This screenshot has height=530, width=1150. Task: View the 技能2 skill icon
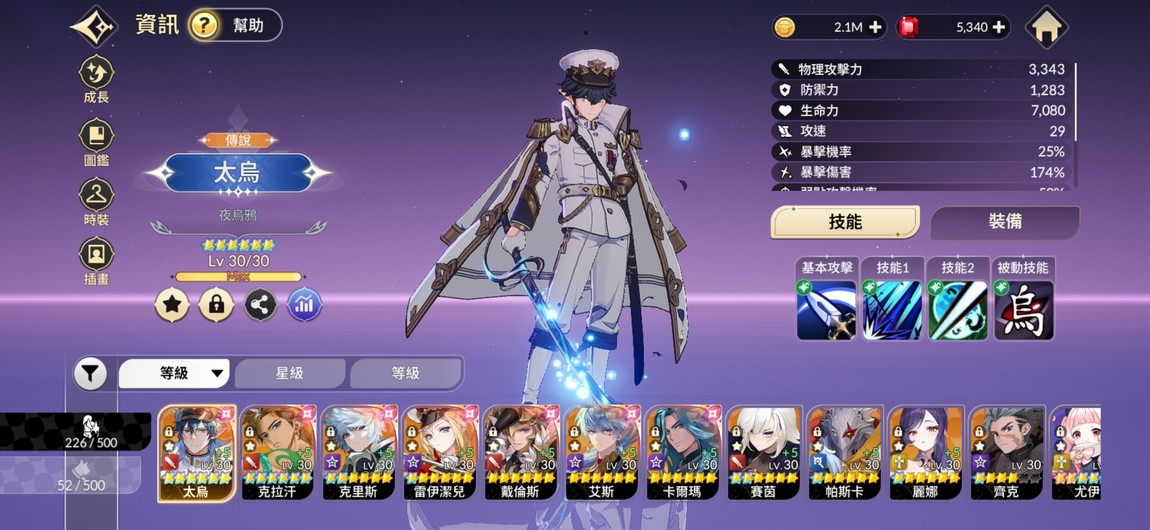tap(957, 310)
